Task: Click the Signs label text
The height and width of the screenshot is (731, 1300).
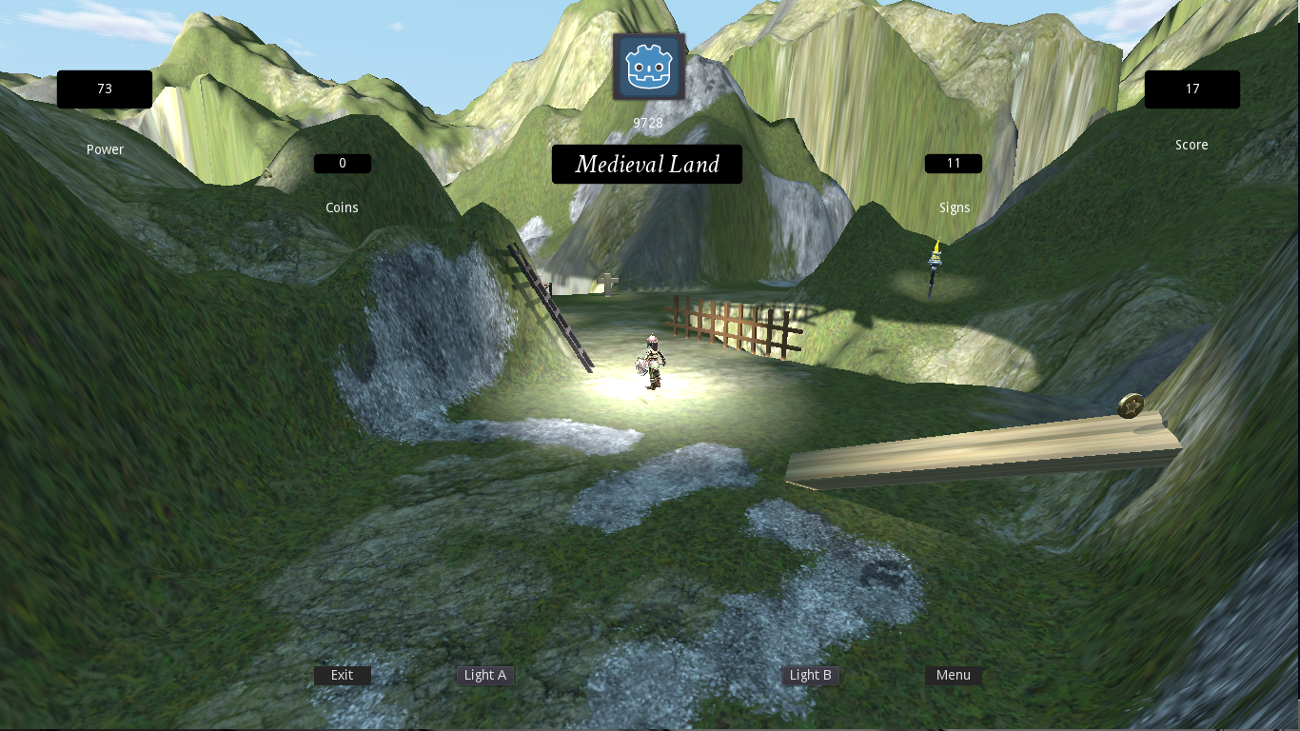Action: tap(954, 207)
